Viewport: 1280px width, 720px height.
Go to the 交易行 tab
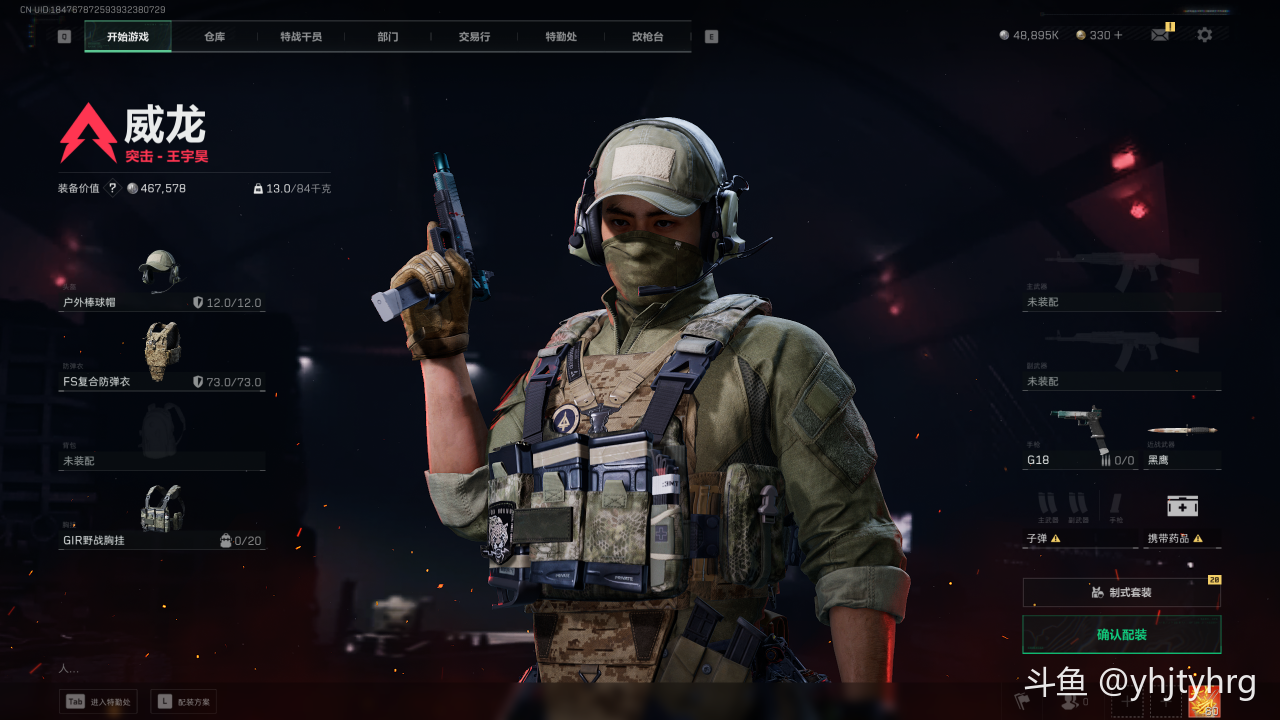pyautogui.click(x=474, y=37)
